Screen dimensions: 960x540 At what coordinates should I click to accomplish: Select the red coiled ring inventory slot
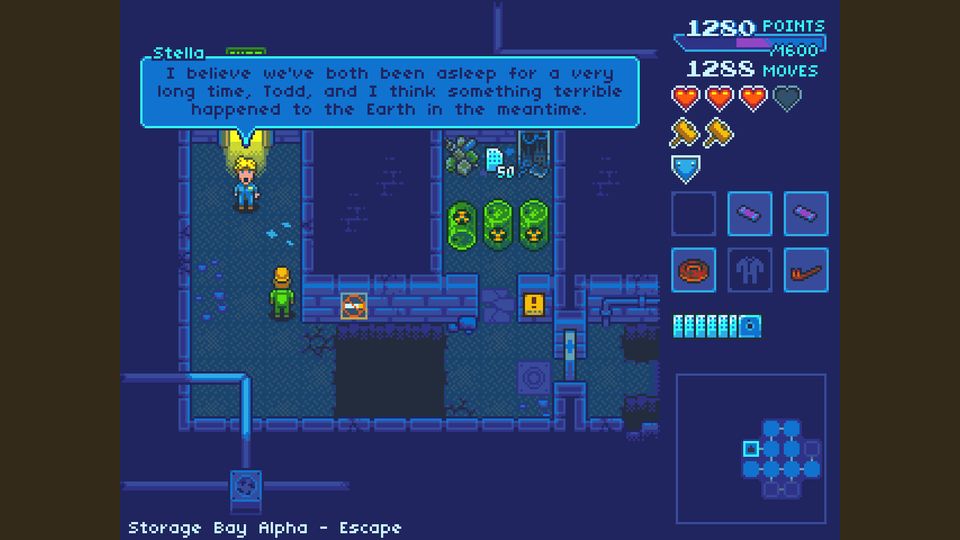(693, 270)
